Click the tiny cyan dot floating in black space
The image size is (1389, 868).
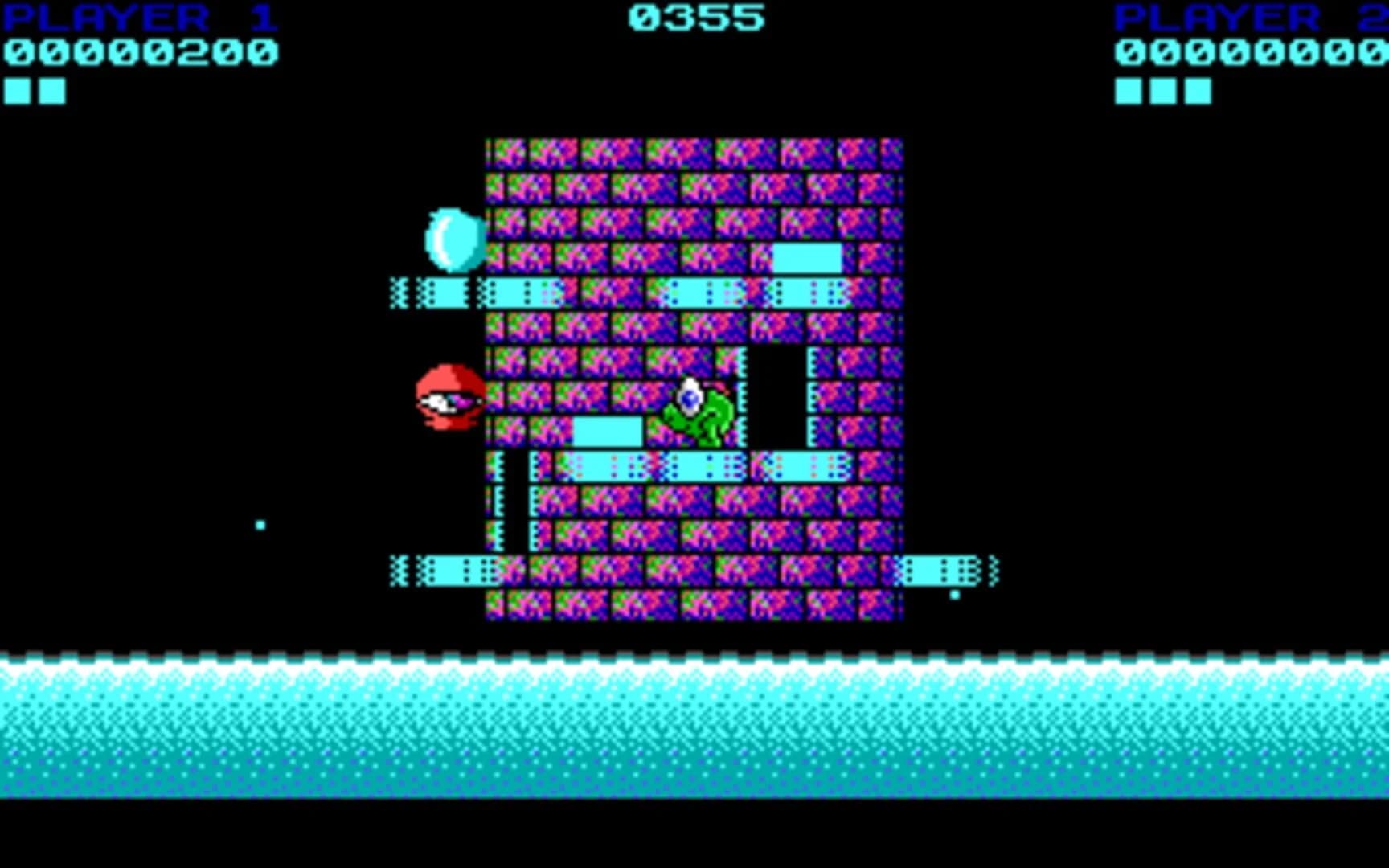[x=260, y=523]
